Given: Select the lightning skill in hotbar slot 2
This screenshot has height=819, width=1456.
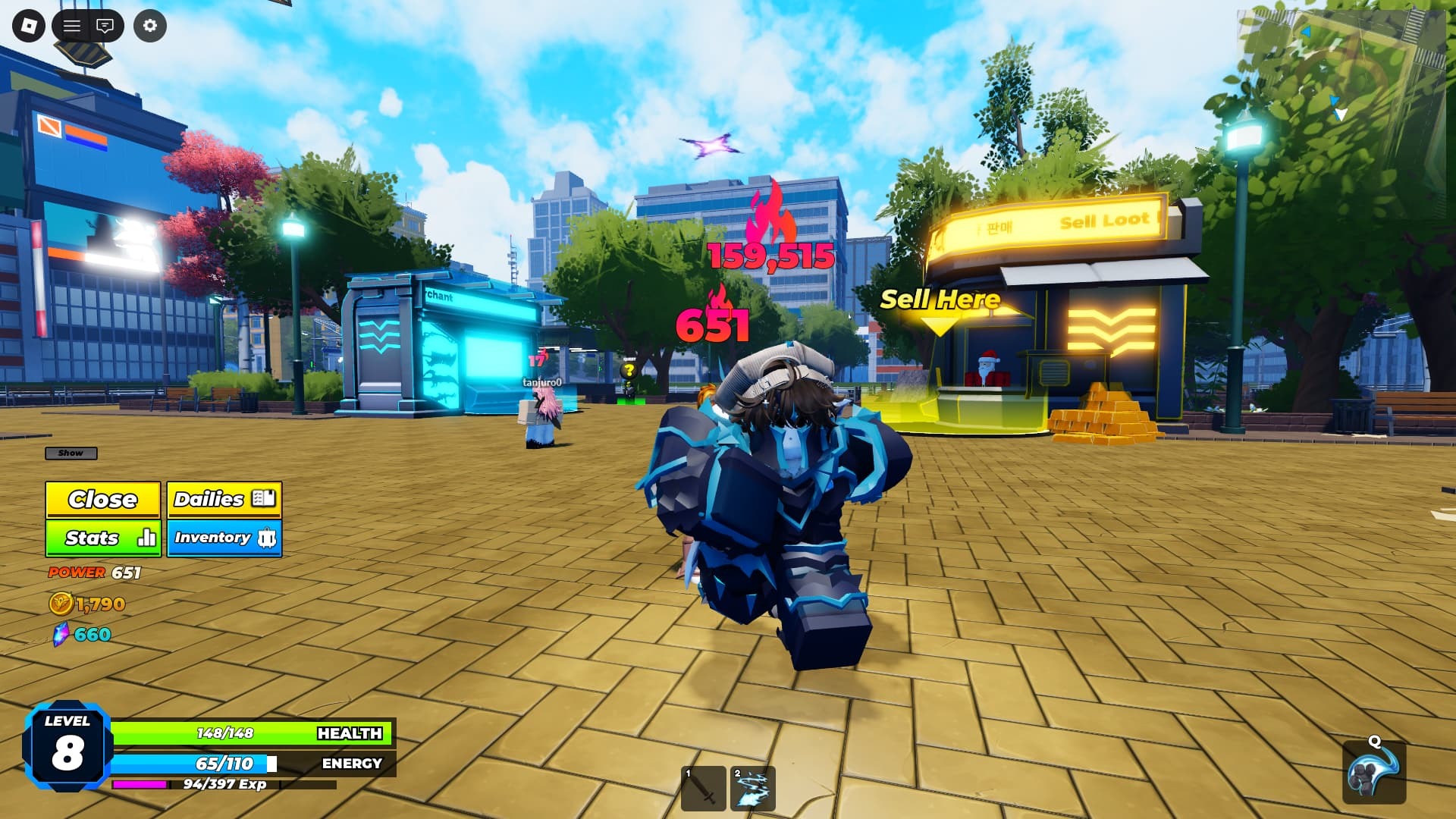Looking at the screenshot, I should [753, 789].
